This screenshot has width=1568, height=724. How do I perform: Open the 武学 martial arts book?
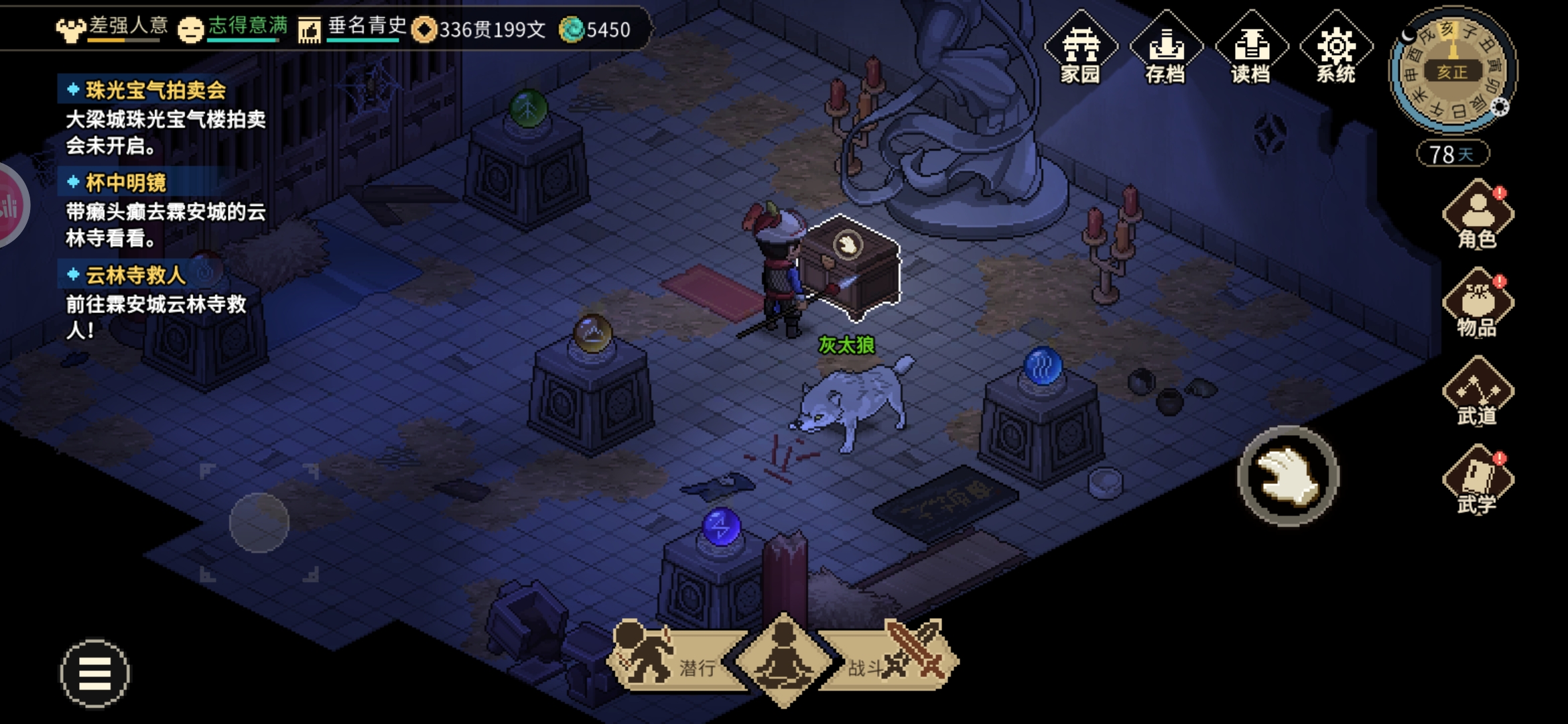(1477, 481)
